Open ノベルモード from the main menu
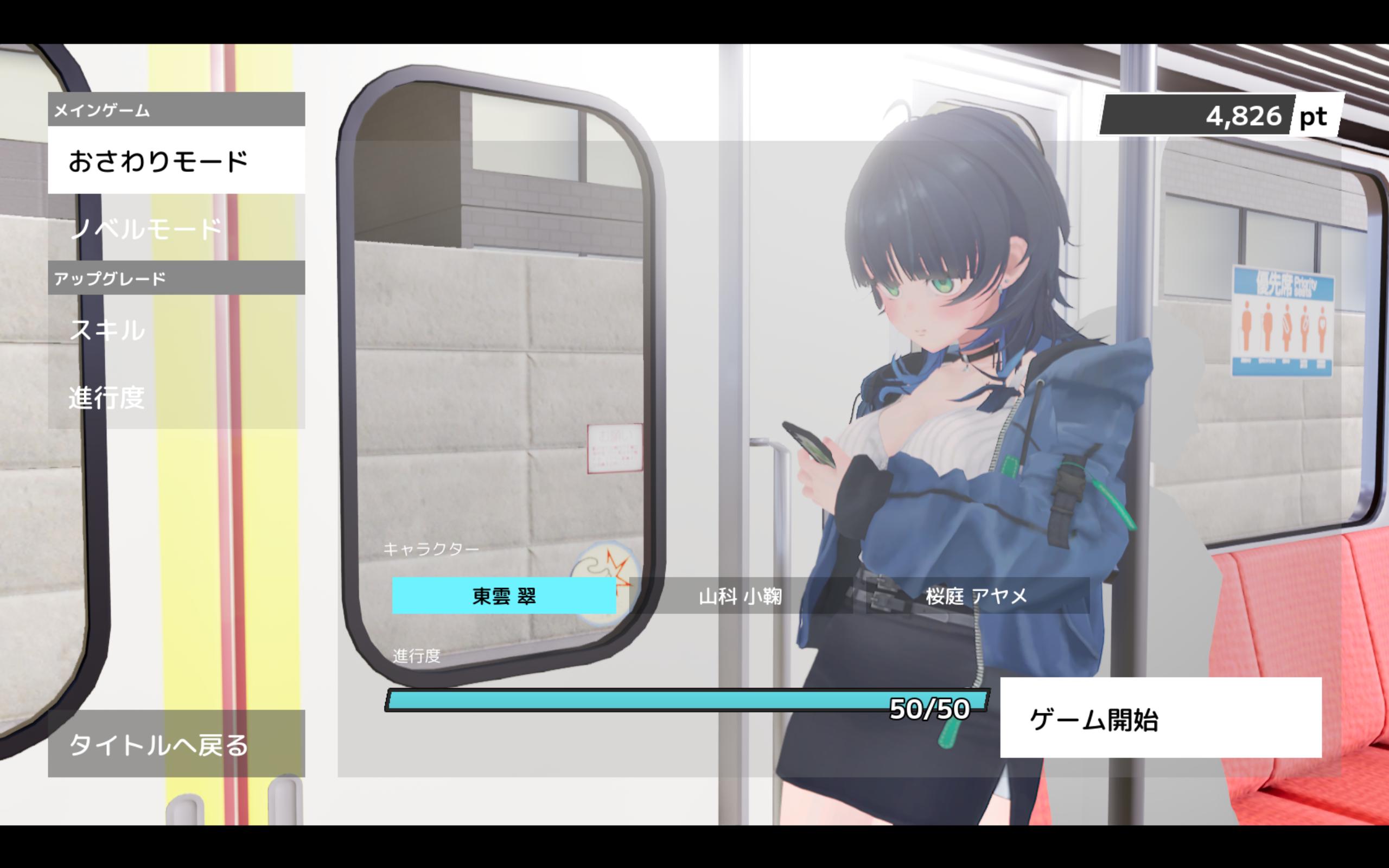Image resolution: width=1389 pixels, height=868 pixels. pos(176,228)
